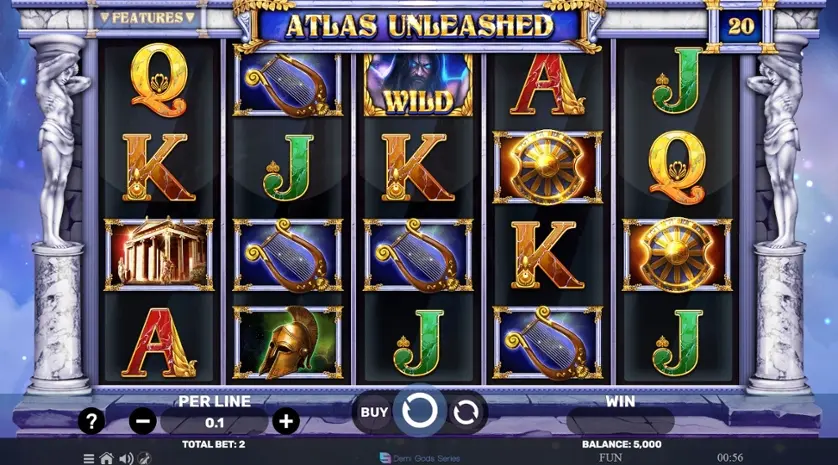Open the Buy feature
Viewport: 838px width, 465px height.
374,411
